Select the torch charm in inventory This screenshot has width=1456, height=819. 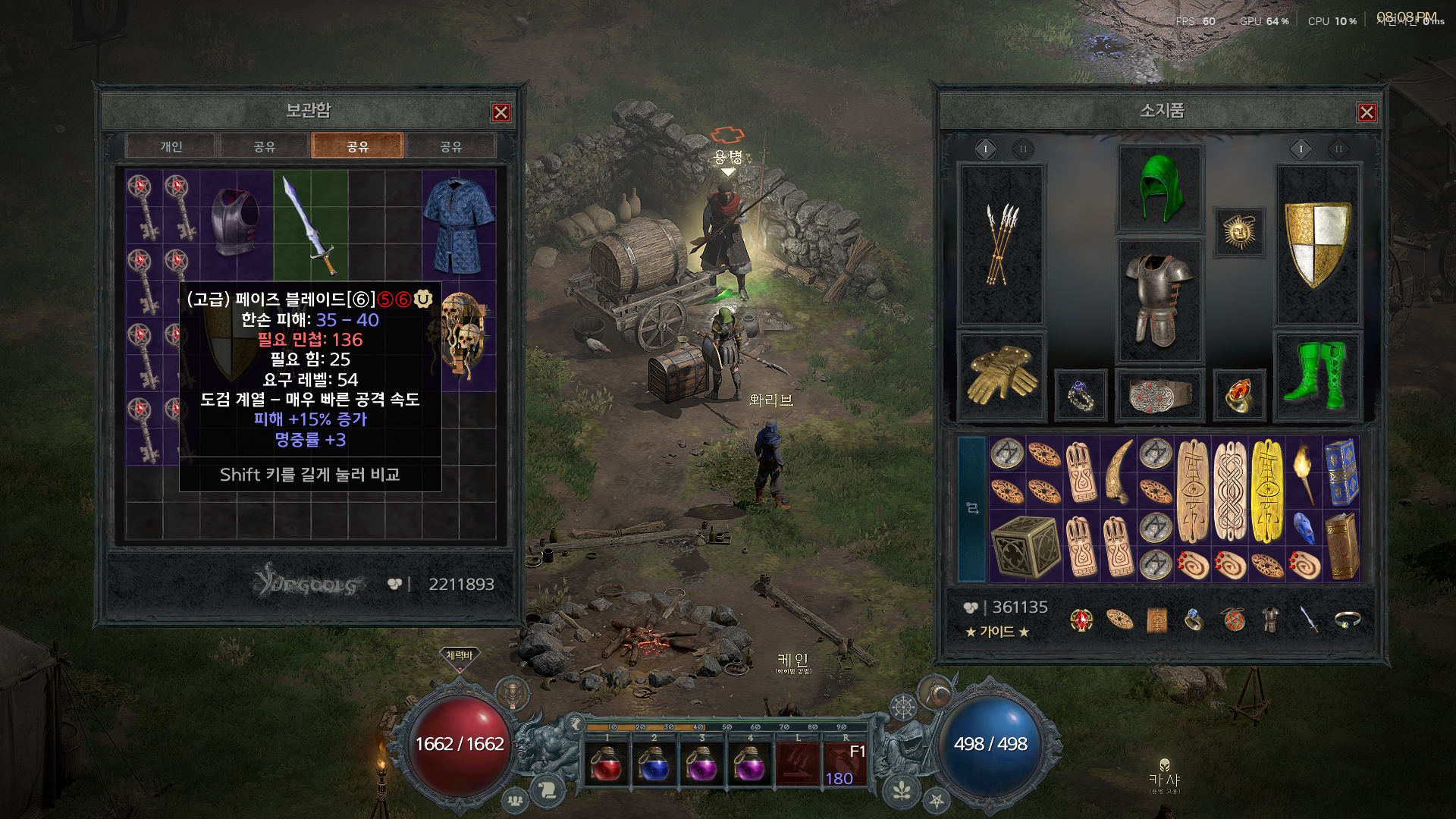click(x=1304, y=471)
